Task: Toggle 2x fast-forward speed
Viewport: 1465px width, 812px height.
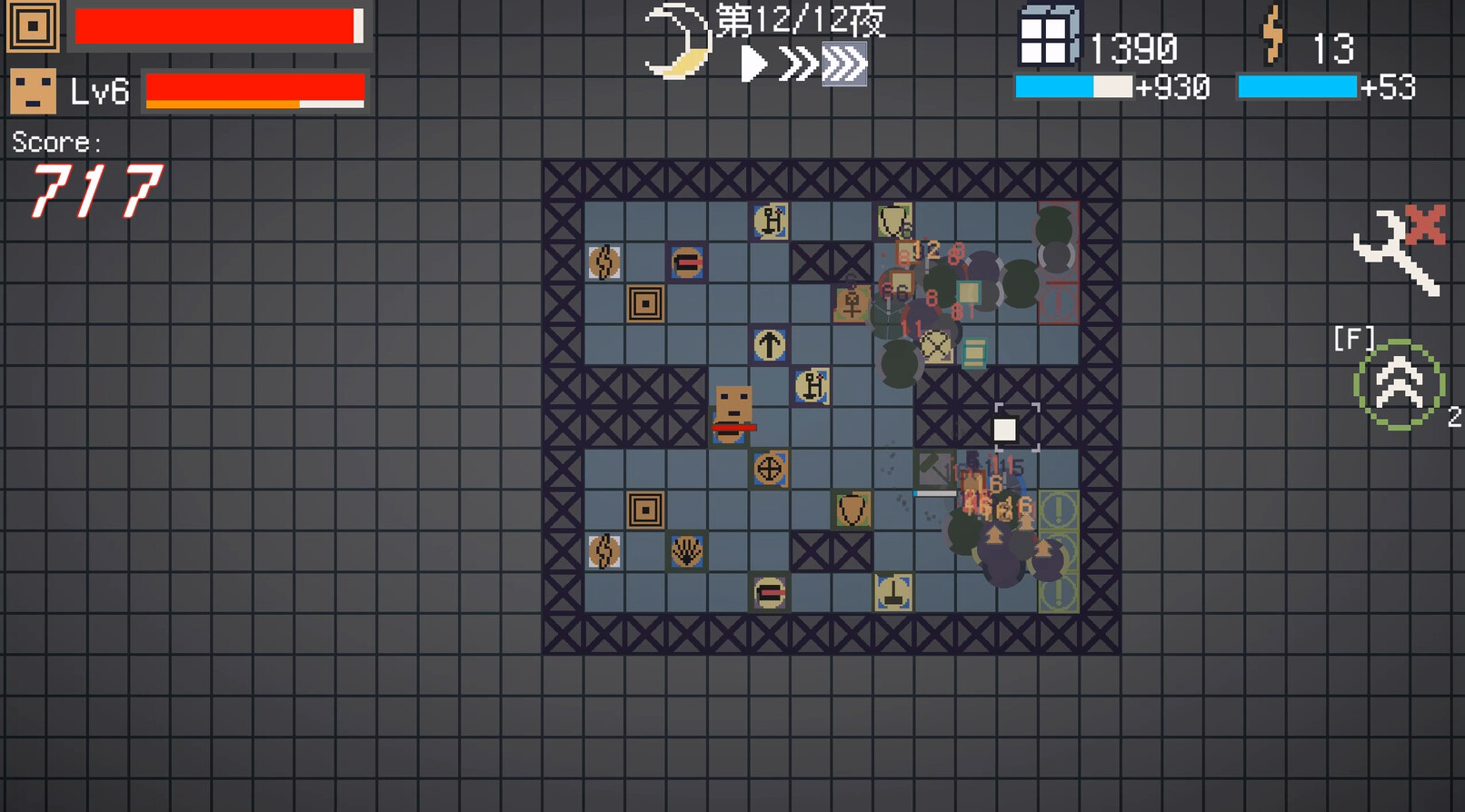Action: (x=797, y=64)
